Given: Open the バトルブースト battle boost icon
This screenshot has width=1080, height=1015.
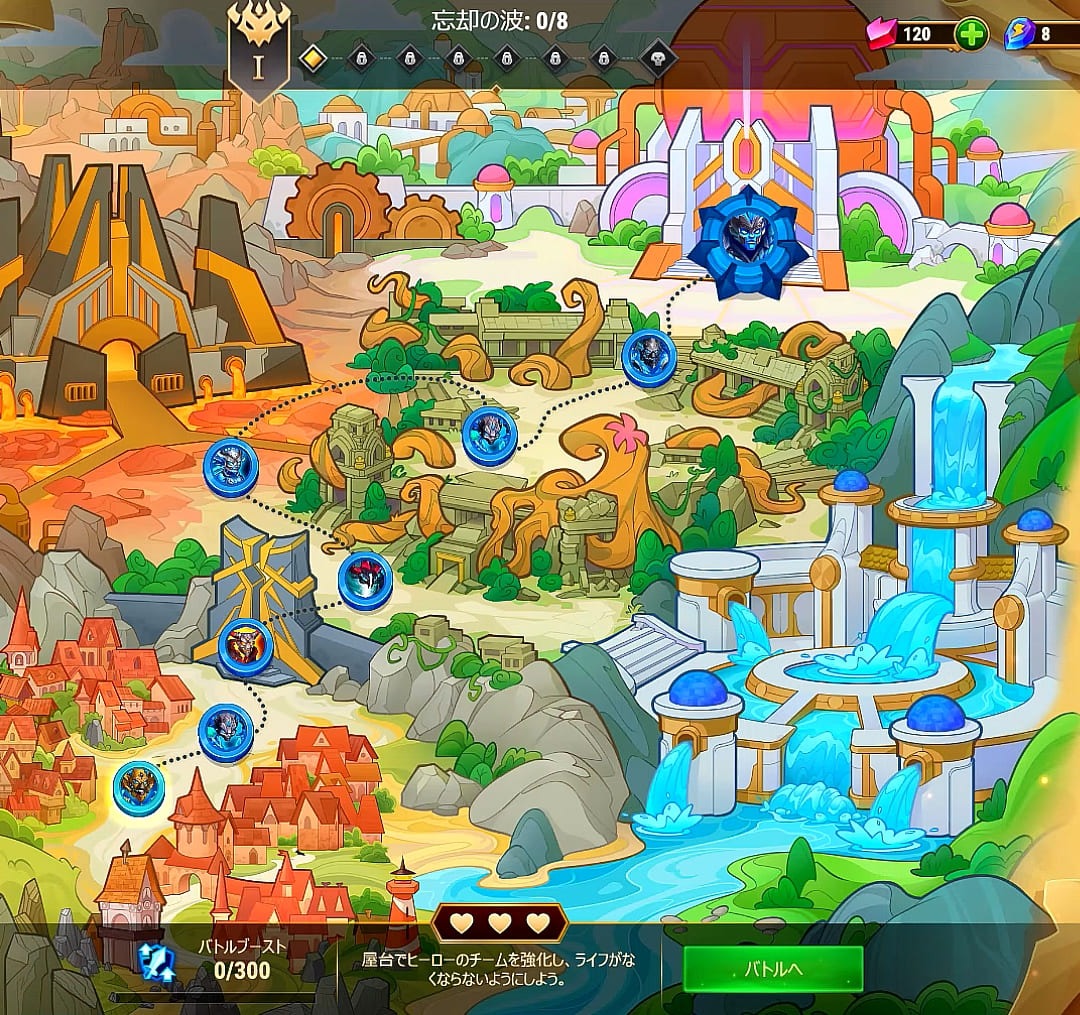Looking at the screenshot, I should (156, 960).
